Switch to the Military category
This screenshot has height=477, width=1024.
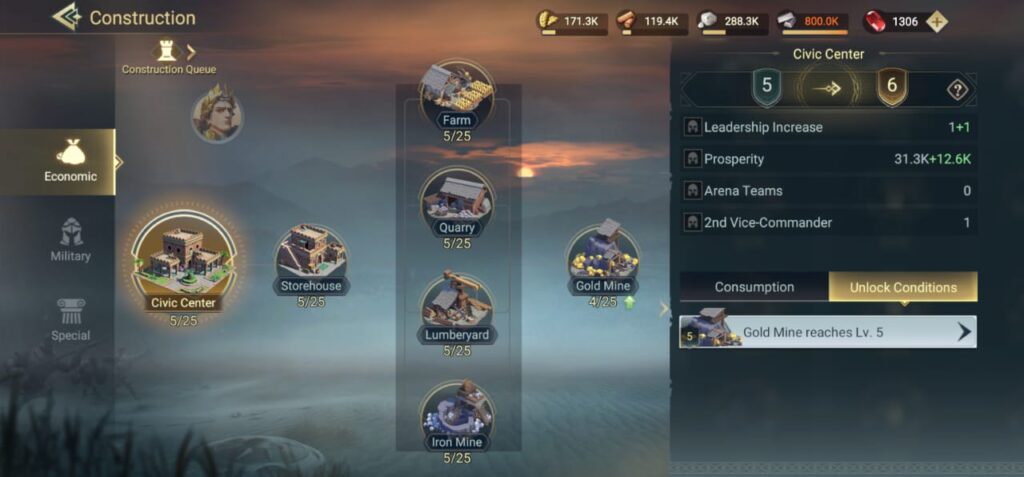[x=70, y=240]
